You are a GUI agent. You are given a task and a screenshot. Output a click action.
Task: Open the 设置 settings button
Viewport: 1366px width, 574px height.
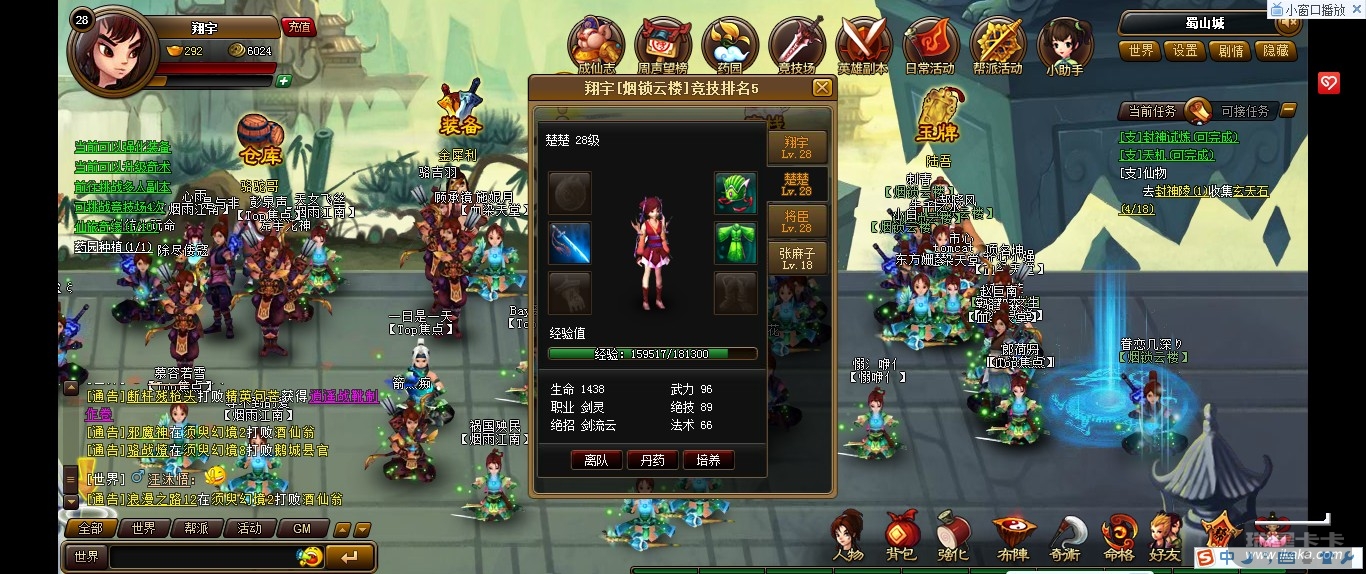click(x=1186, y=50)
